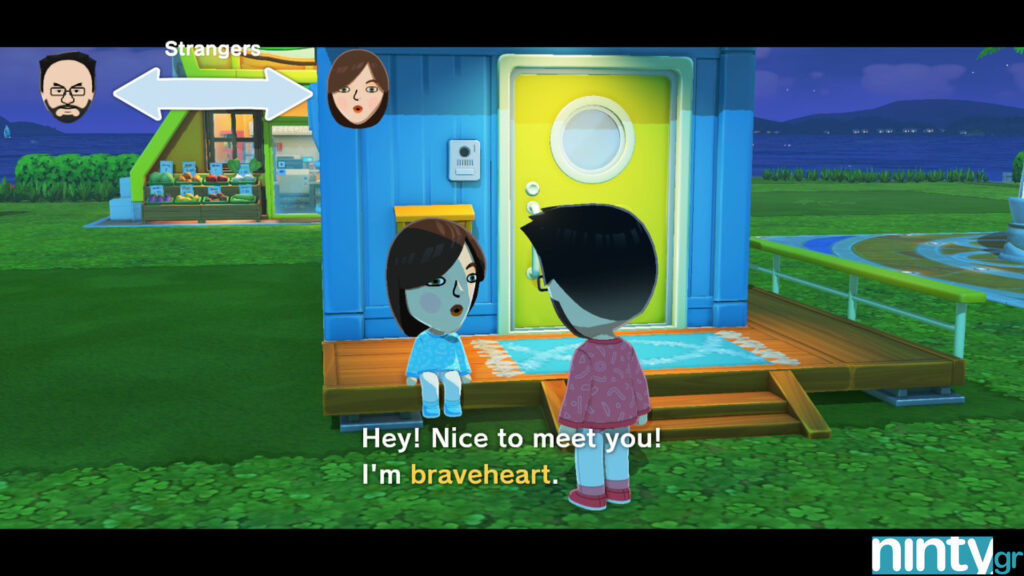Click the brown-haired female Mii portrait
Screen dimensions: 1024x576
[358, 89]
